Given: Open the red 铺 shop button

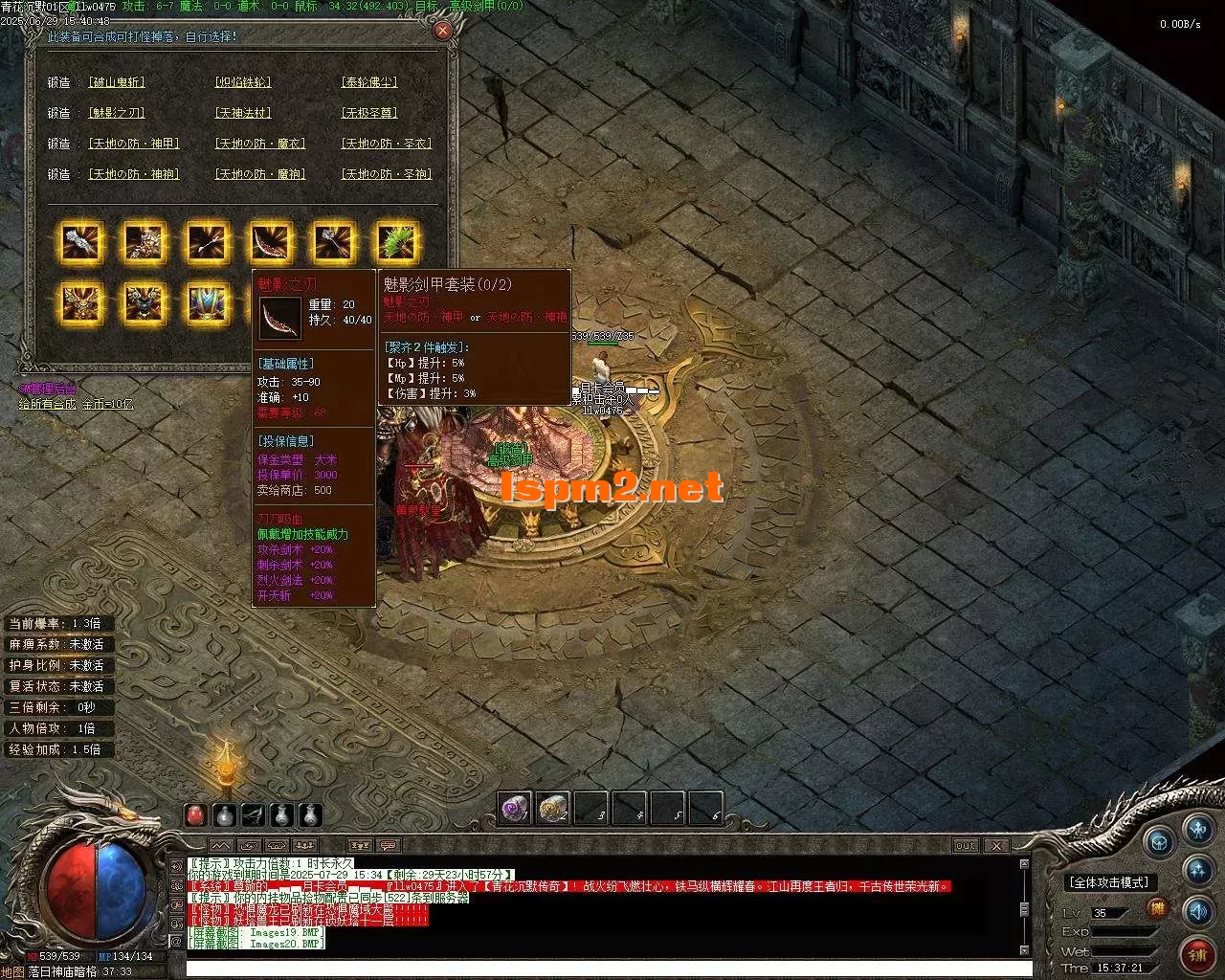Looking at the screenshot, I should click(1196, 952).
